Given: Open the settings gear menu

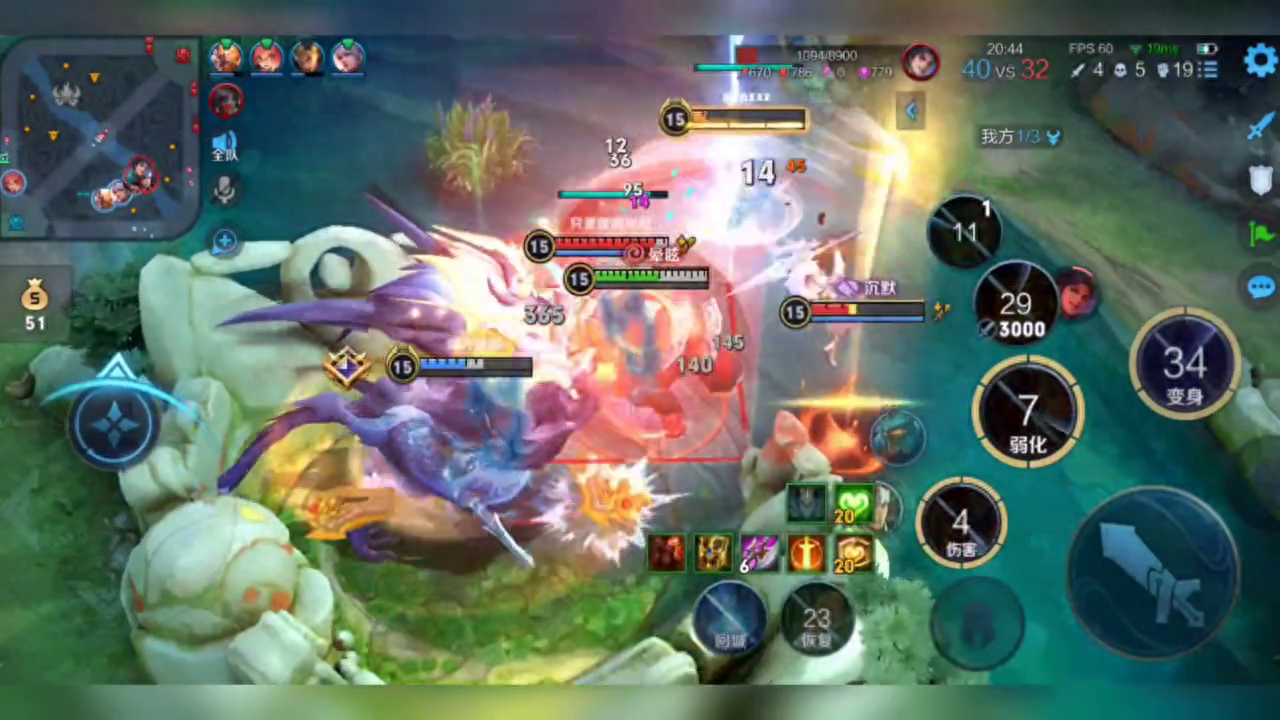Looking at the screenshot, I should 1260,61.
